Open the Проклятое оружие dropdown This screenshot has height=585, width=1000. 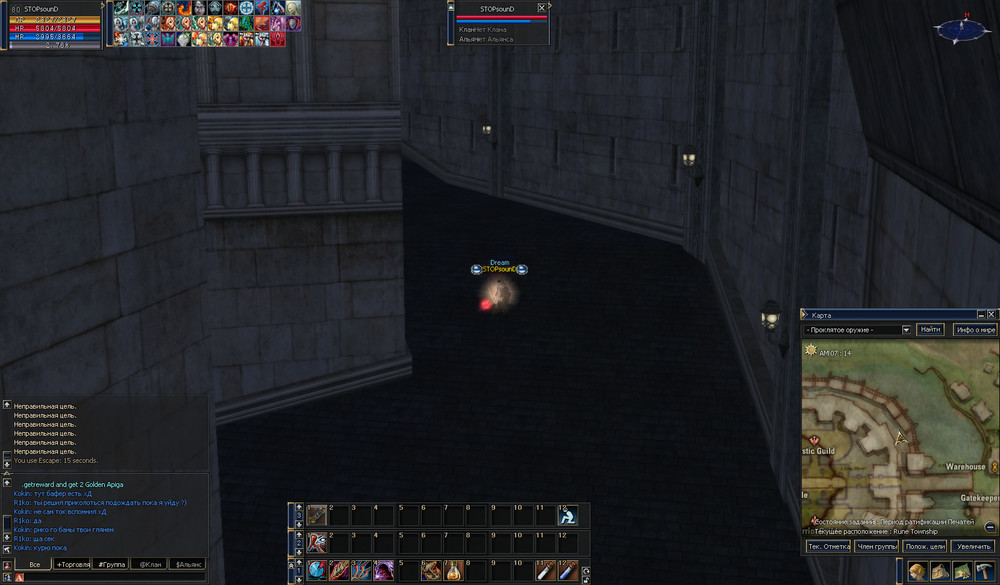pos(906,329)
